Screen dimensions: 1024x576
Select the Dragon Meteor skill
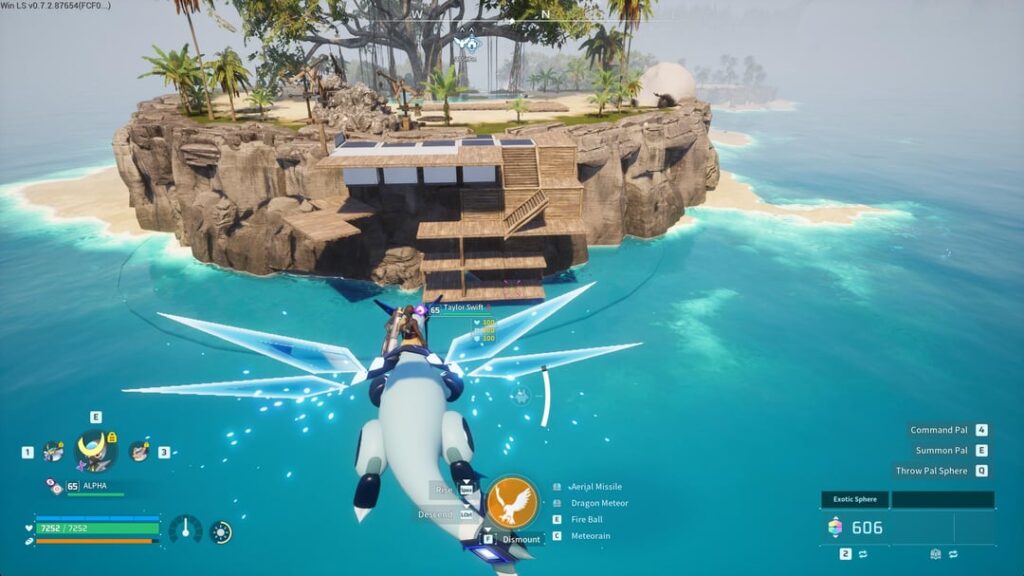point(599,503)
